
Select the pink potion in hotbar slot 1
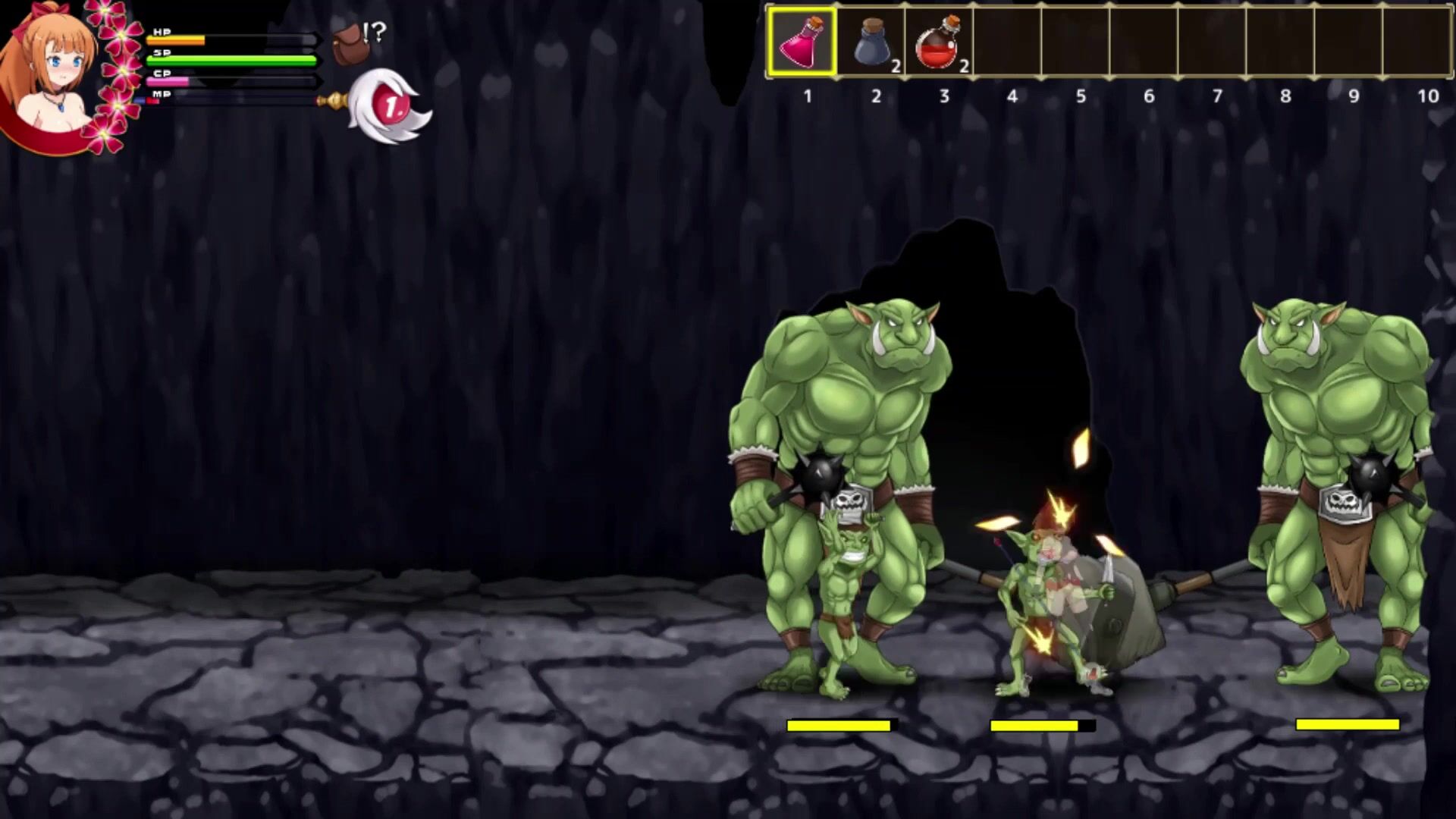[x=802, y=42]
